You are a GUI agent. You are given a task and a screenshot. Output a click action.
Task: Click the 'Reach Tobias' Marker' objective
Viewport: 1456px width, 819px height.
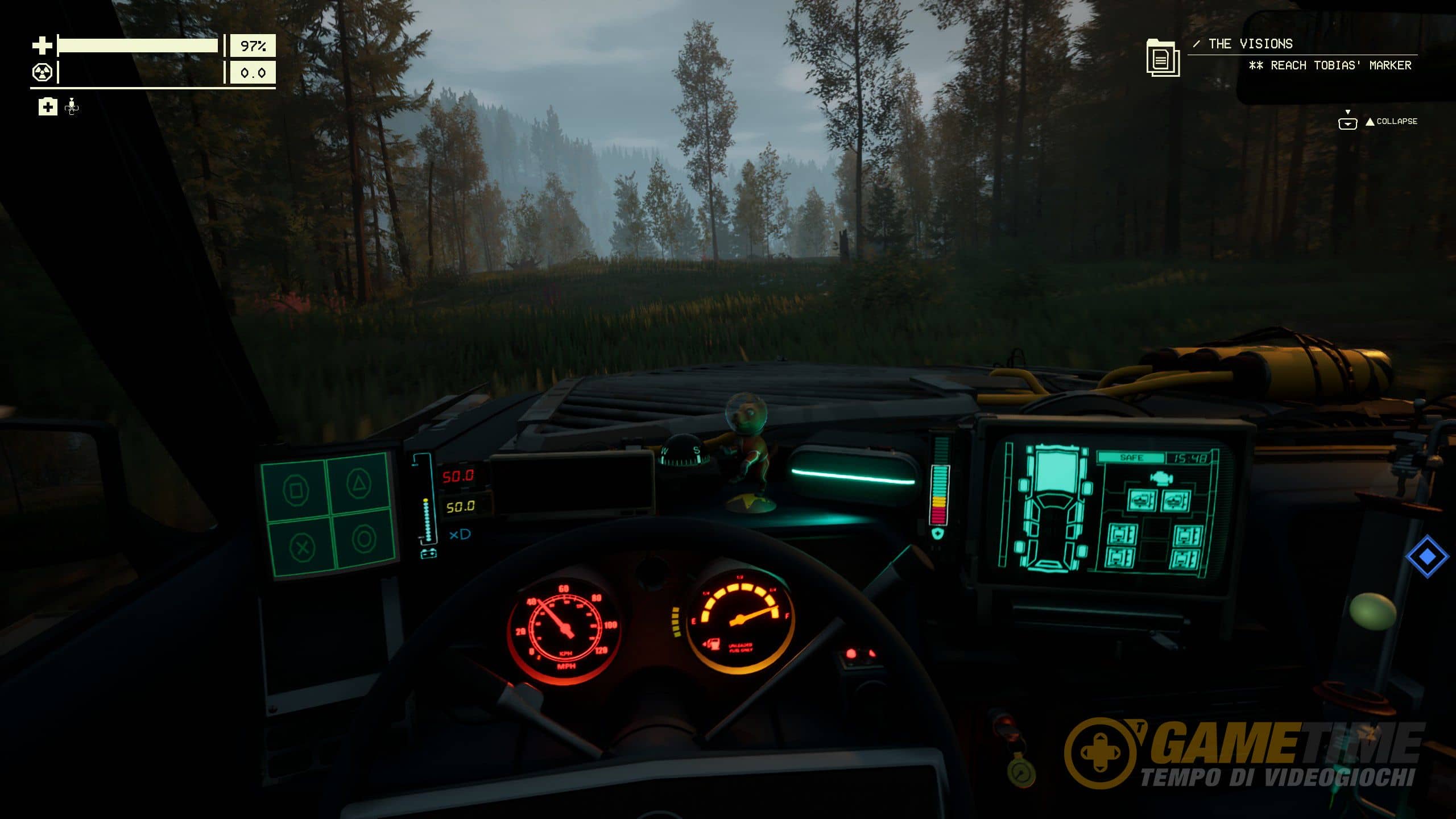click(x=1330, y=65)
